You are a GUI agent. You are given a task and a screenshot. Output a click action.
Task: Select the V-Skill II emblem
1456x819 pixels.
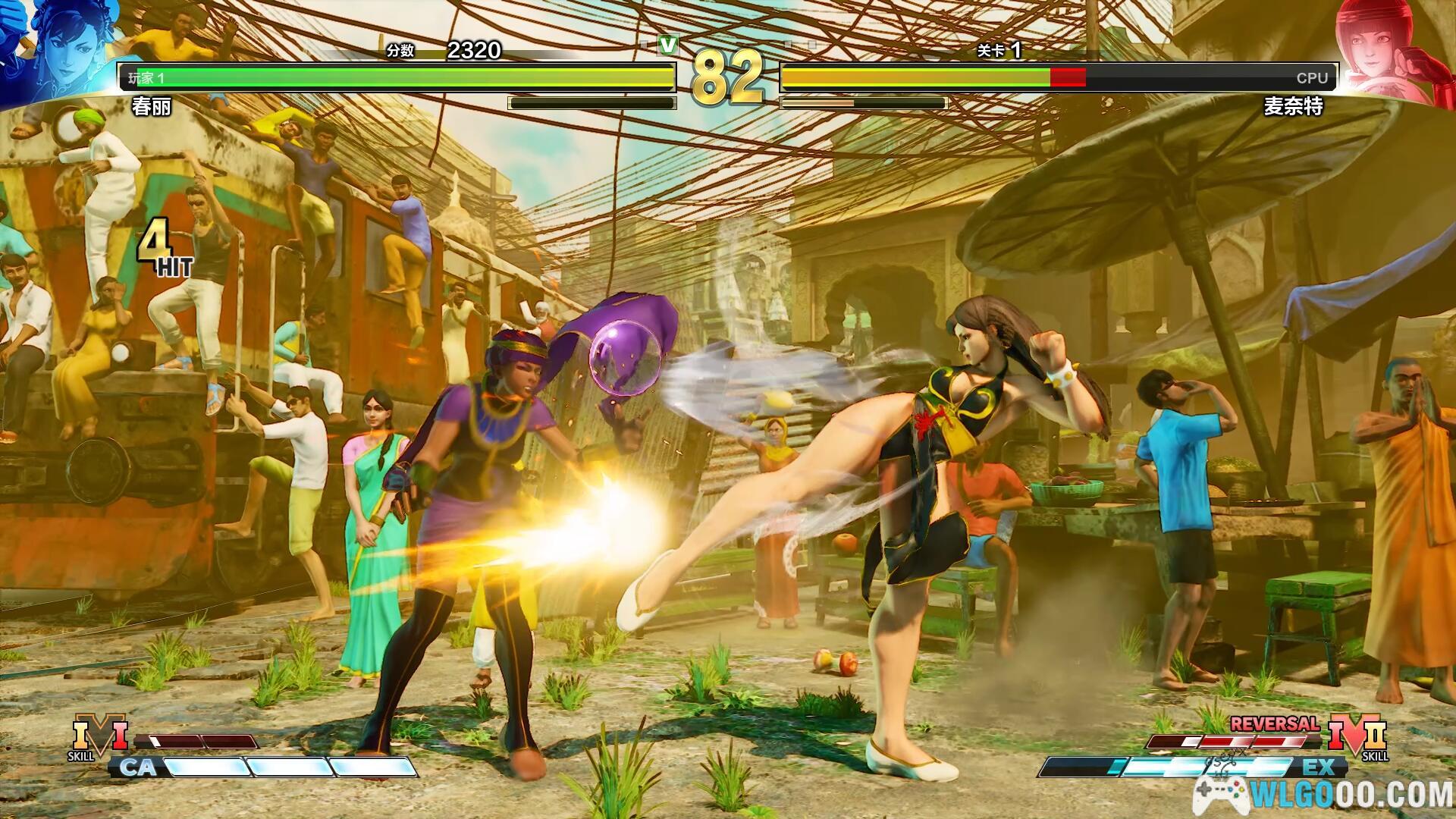[1357, 737]
